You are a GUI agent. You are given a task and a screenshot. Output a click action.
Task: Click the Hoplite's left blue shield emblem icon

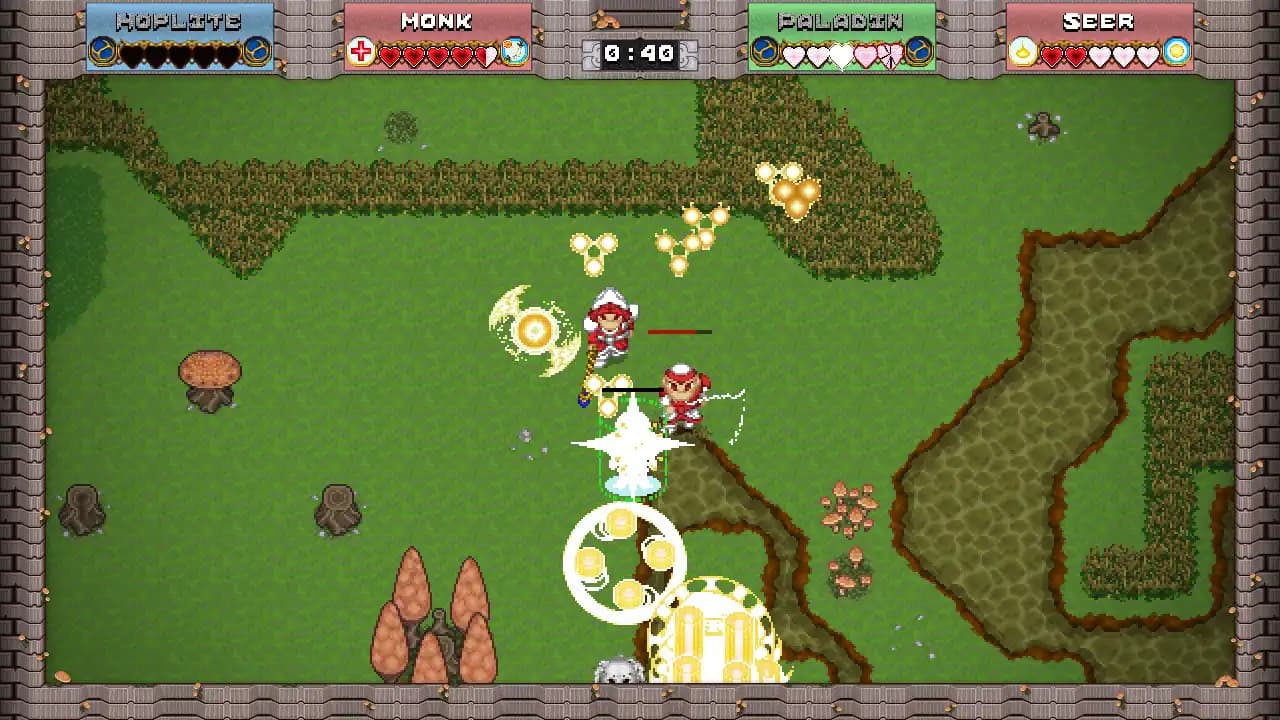pos(100,53)
